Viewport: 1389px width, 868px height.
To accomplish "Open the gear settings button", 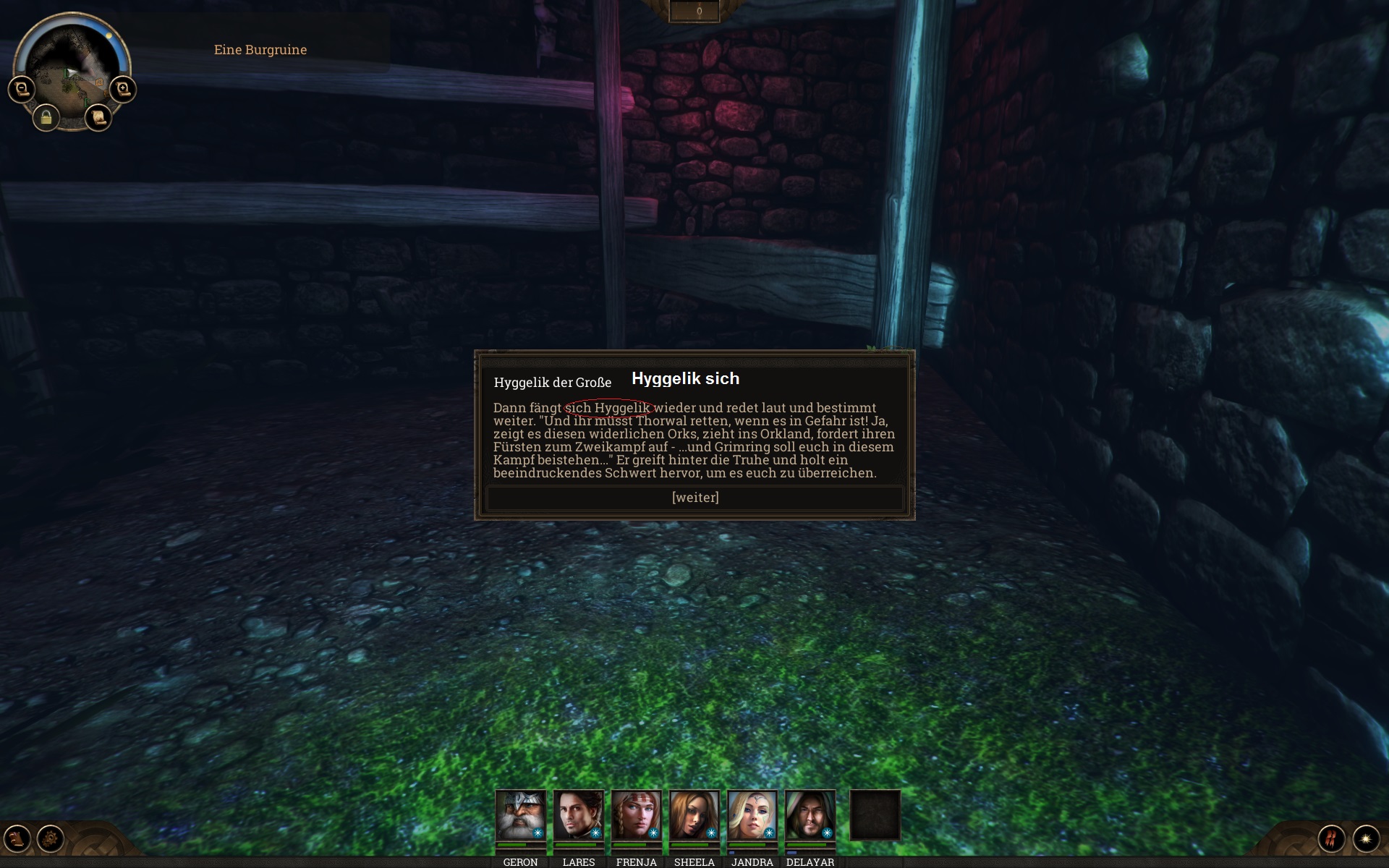I will (x=51, y=839).
